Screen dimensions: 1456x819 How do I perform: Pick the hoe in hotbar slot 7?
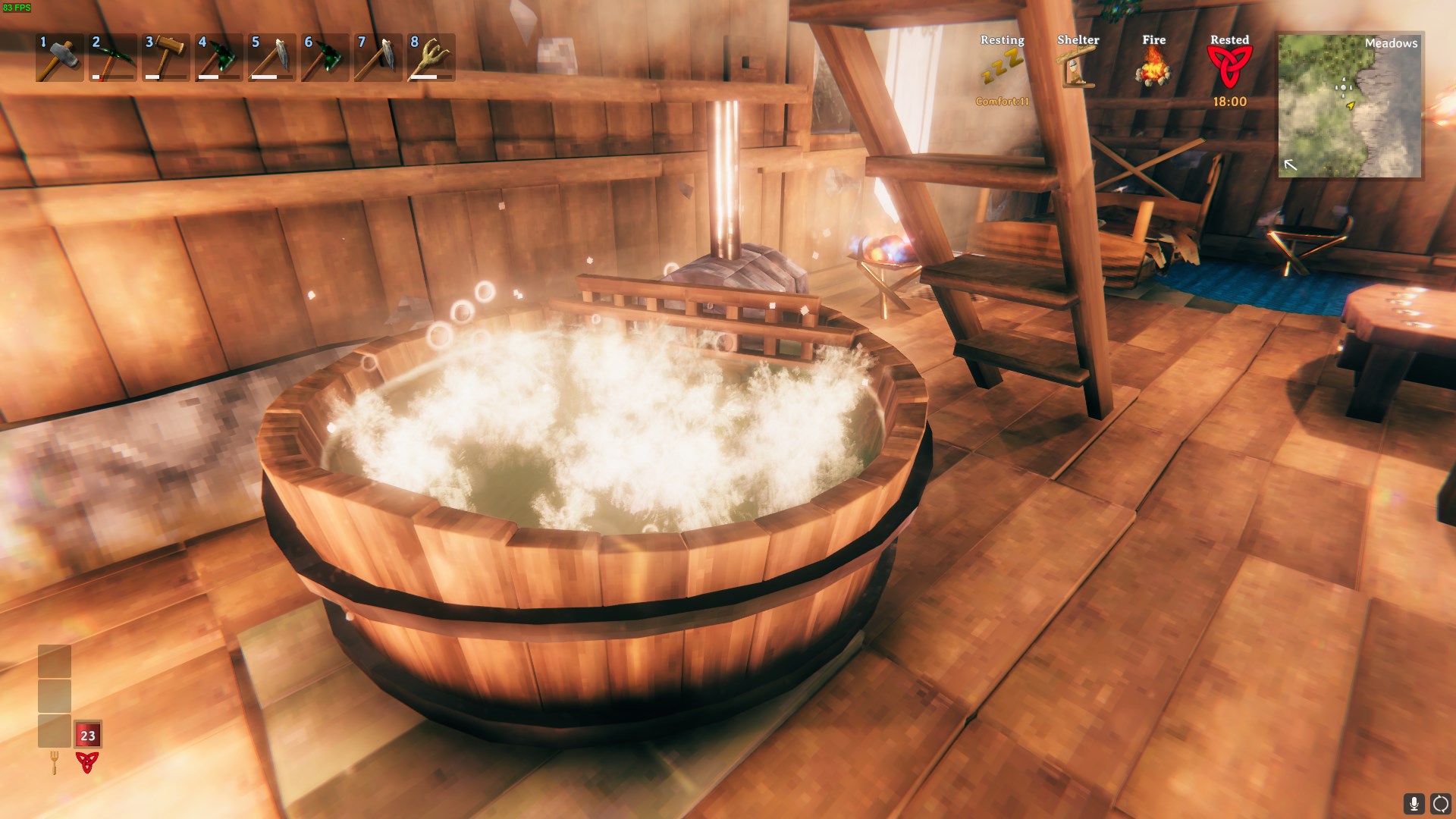[378, 58]
